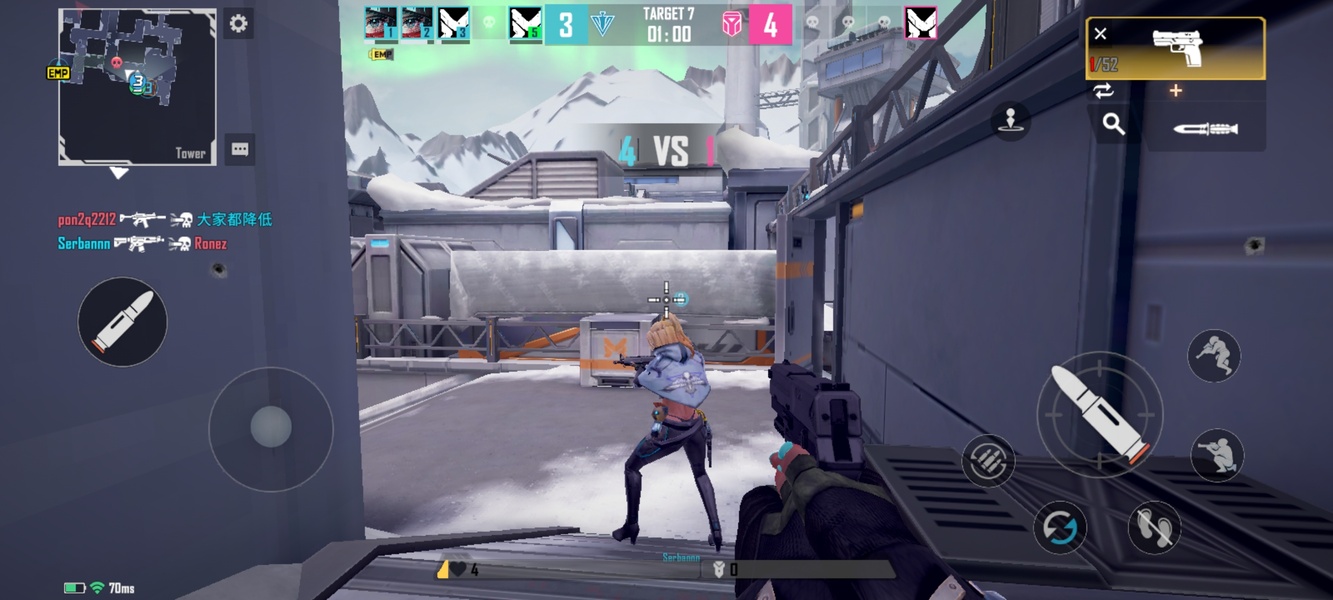Tap the virtual movement joystick
The width and height of the screenshot is (1333, 600).
(270, 428)
